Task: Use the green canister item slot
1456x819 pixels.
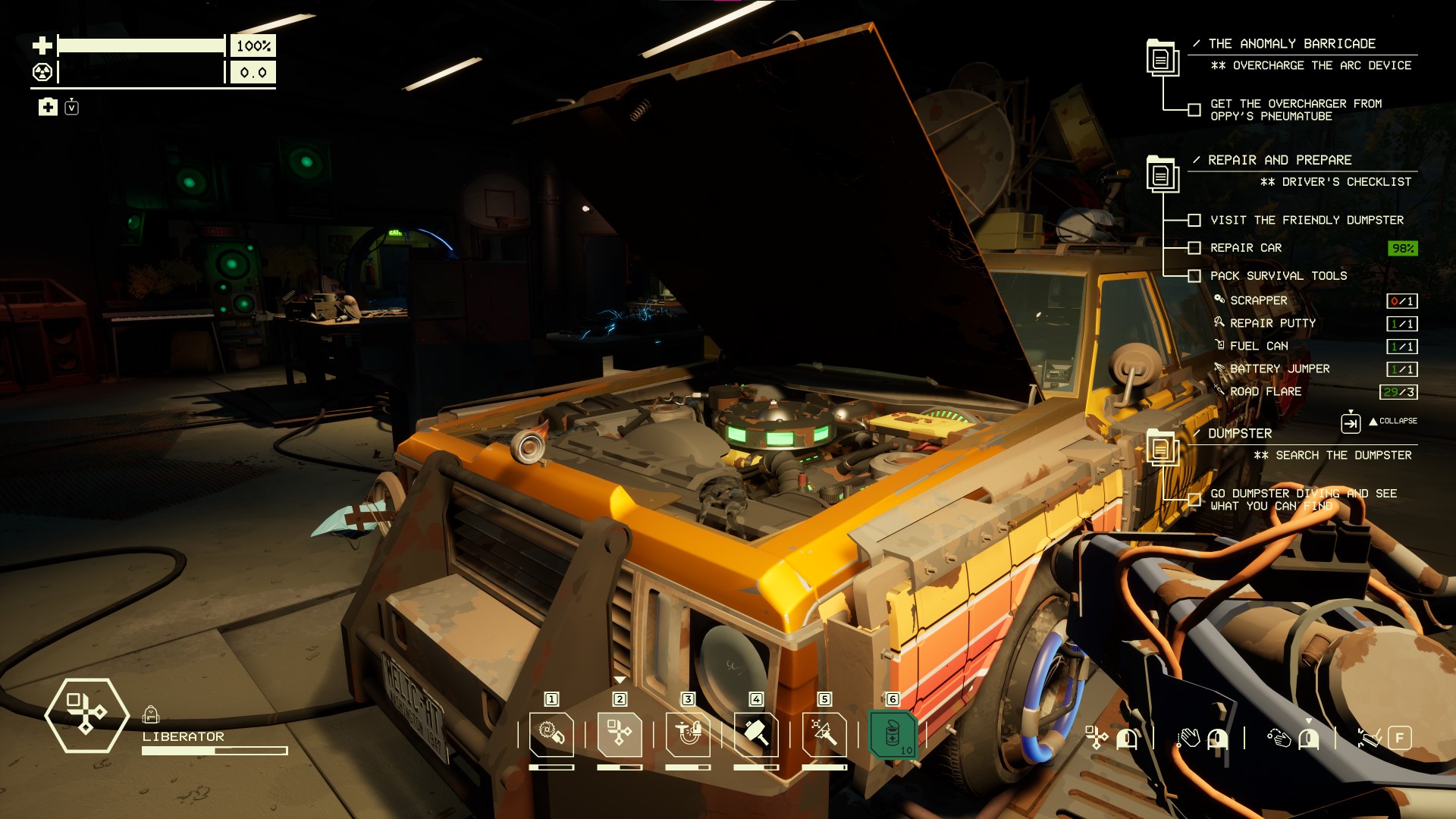Action: click(893, 734)
